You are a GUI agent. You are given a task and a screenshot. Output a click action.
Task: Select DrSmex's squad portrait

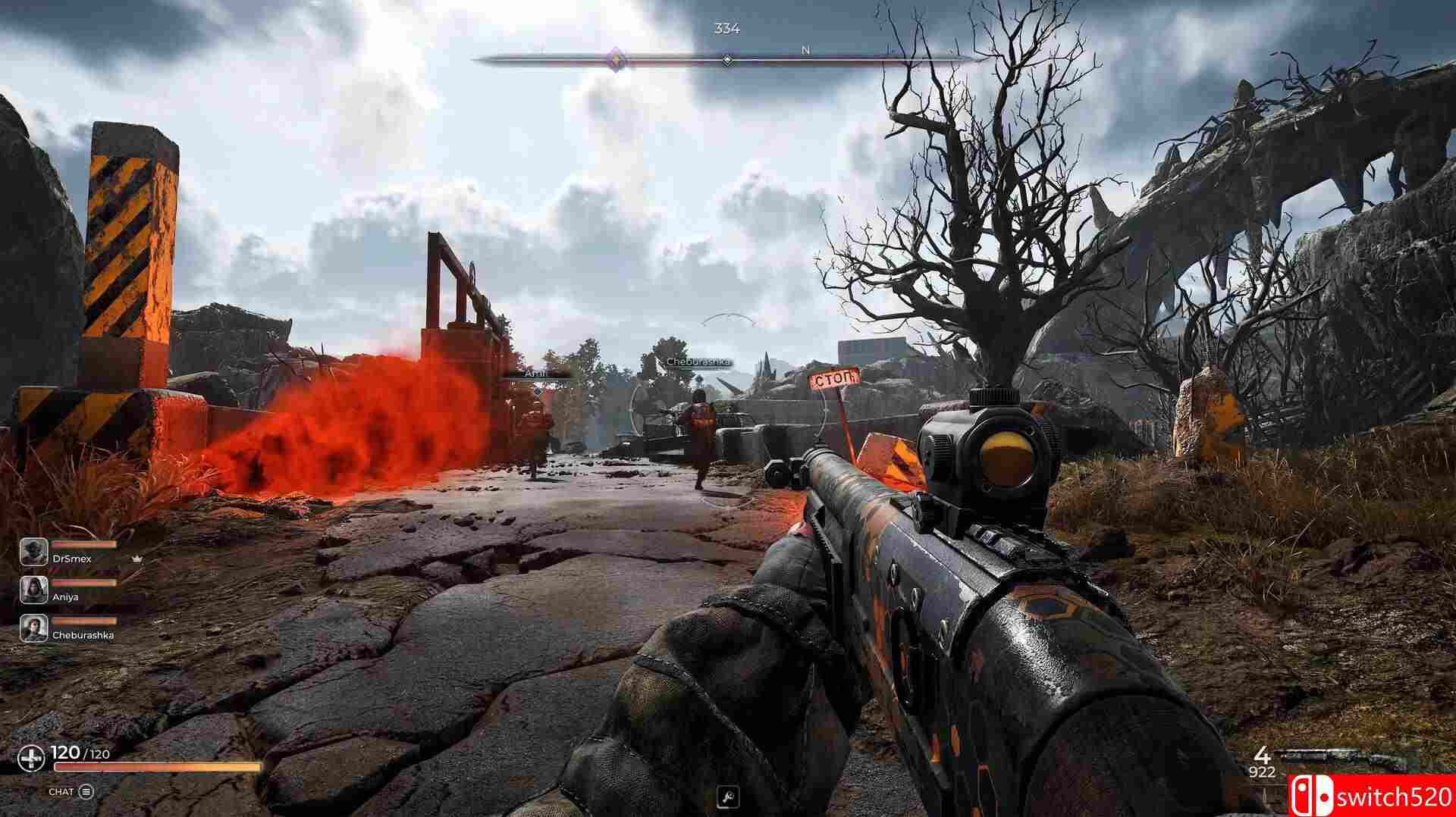[x=33, y=551]
